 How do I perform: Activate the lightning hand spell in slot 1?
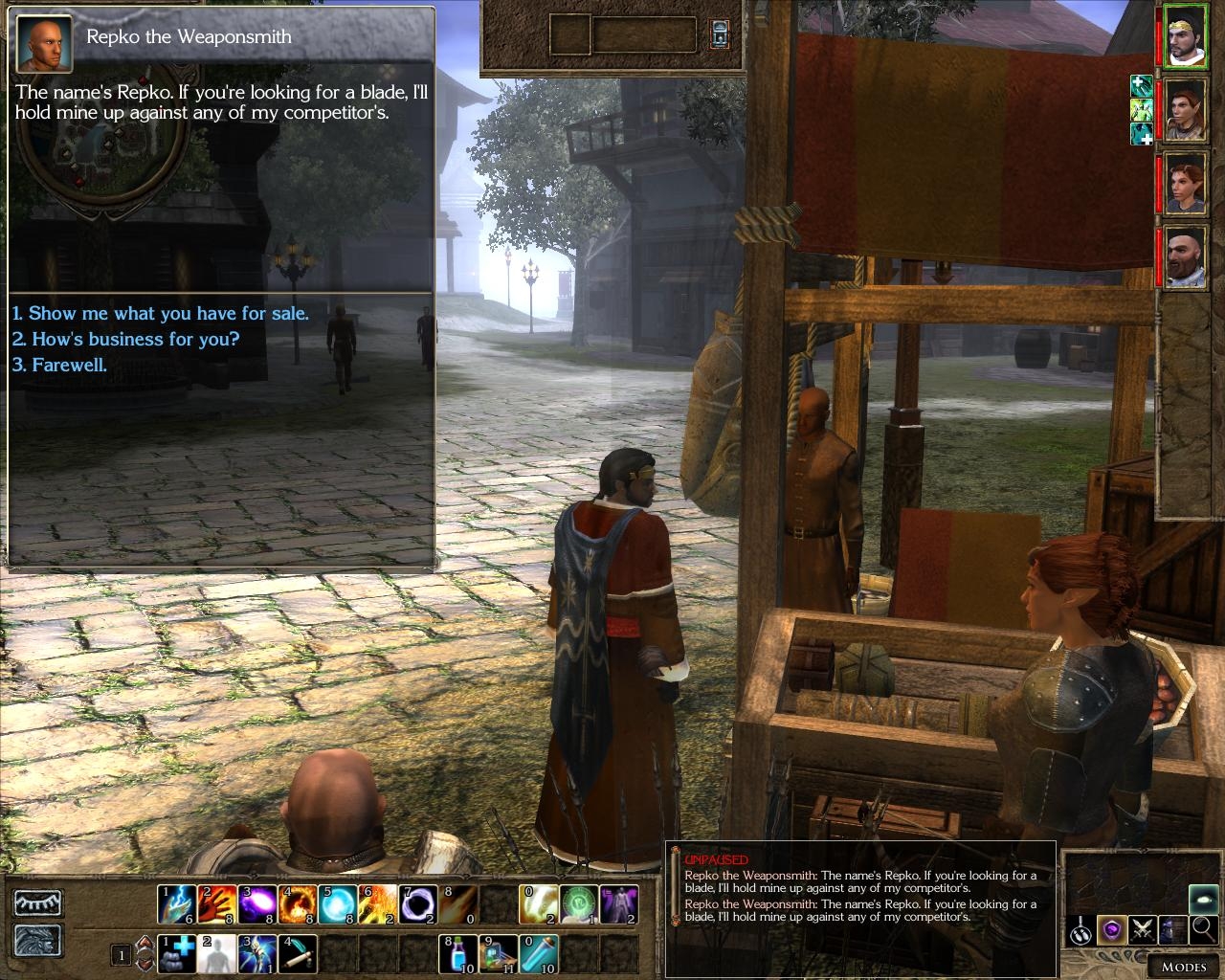pos(177,903)
